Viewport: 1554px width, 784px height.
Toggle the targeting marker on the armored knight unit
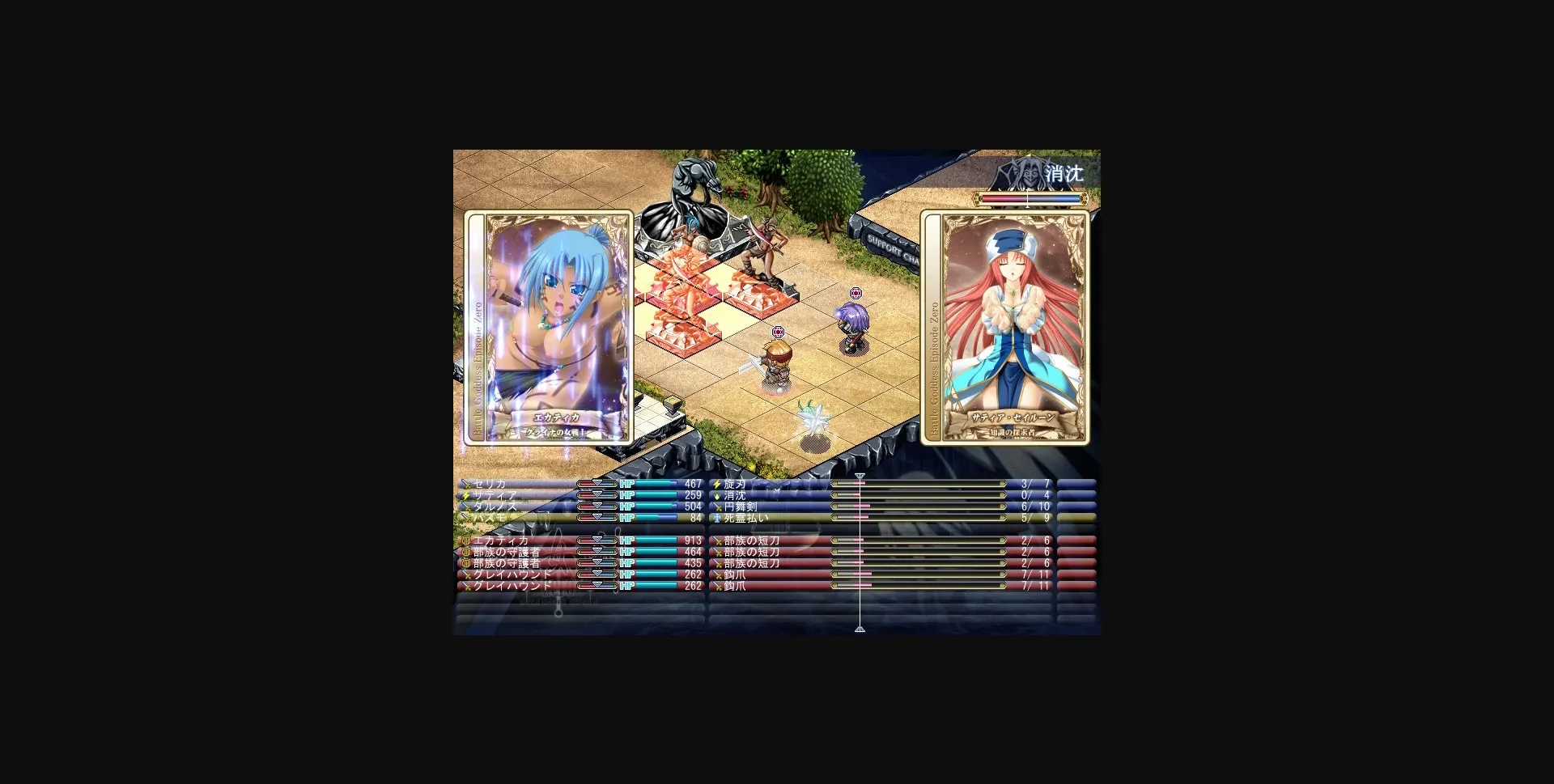pyautogui.click(x=778, y=330)
